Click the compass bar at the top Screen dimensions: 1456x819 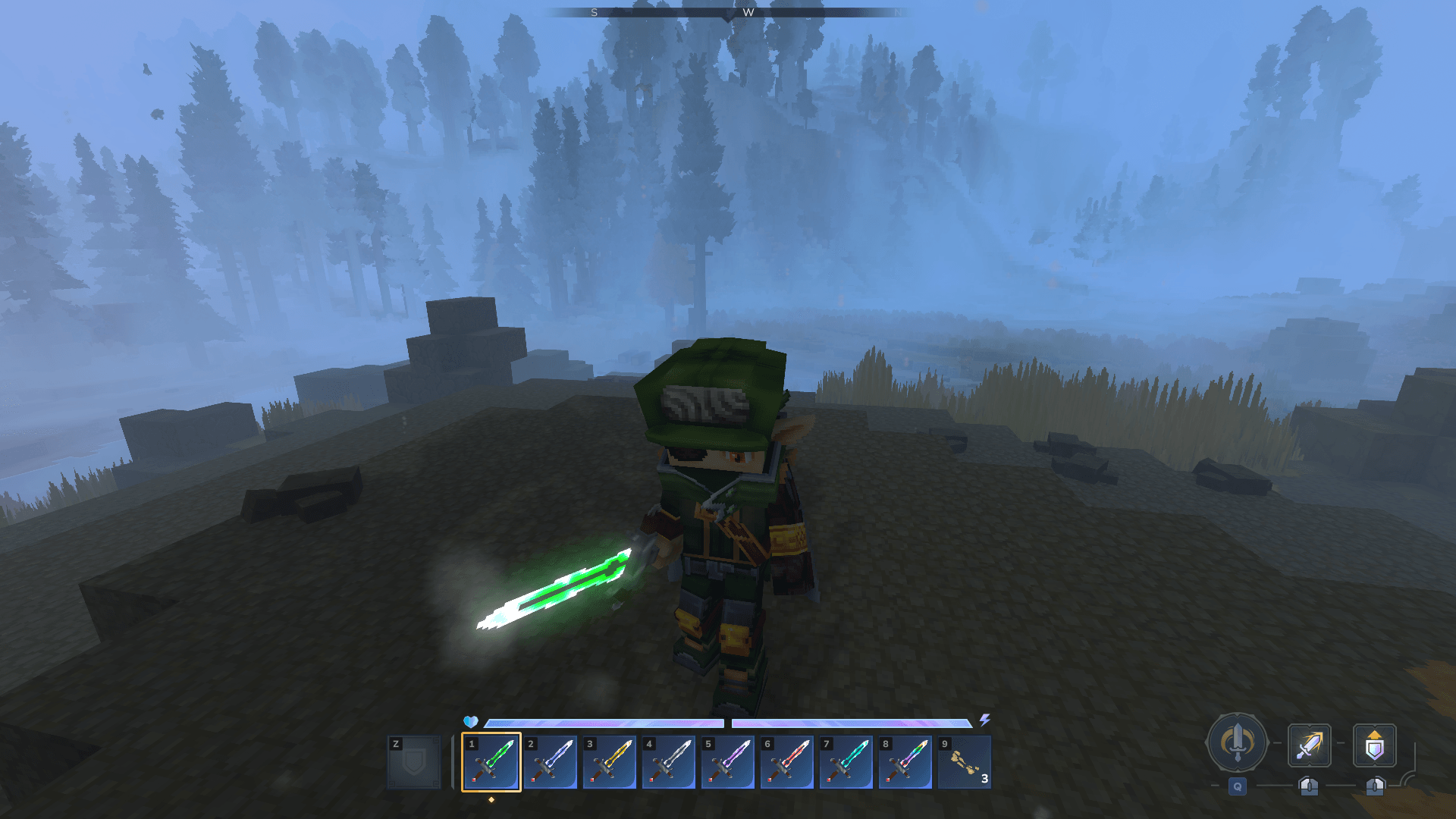[x=728, y=12]
